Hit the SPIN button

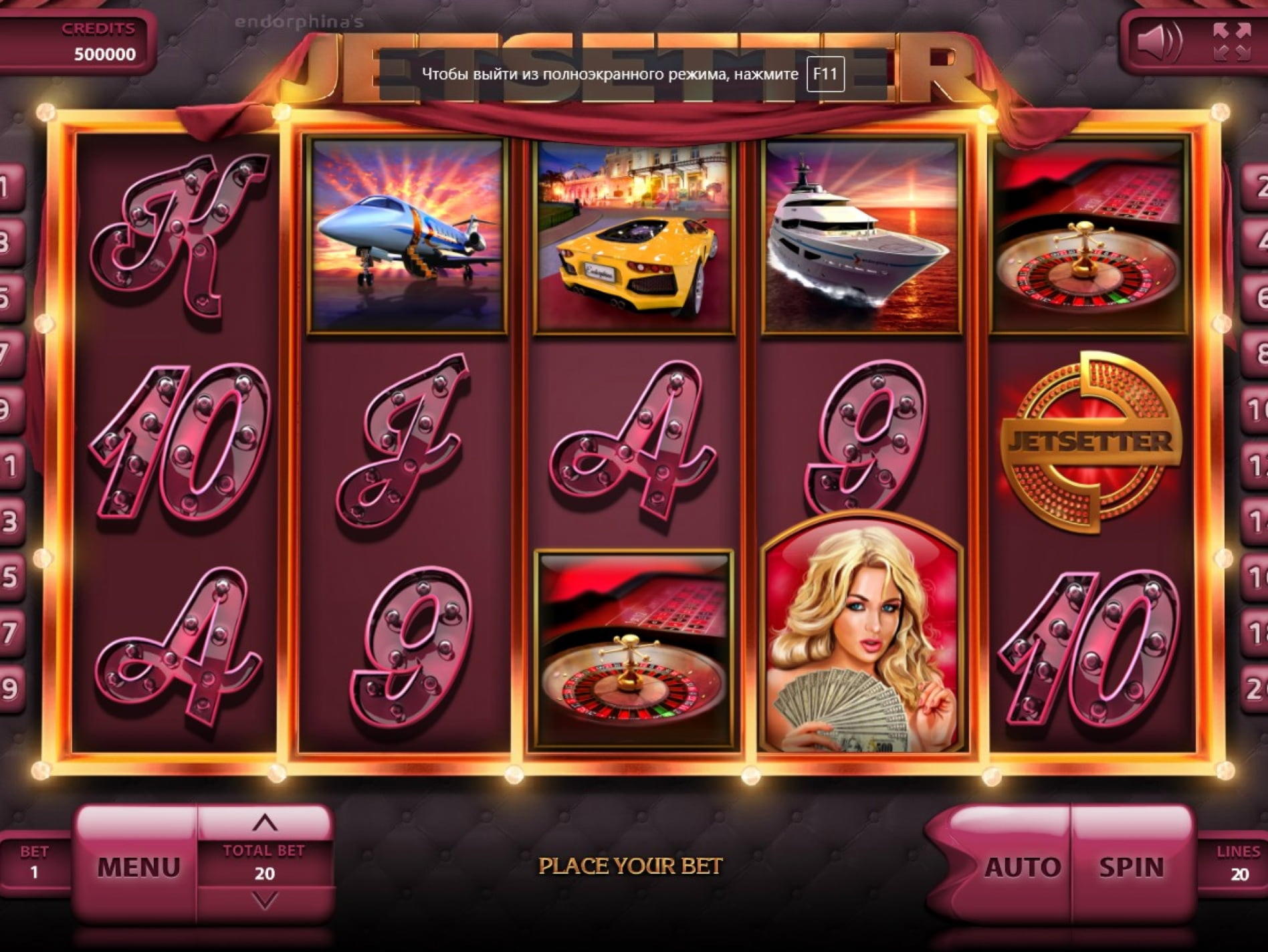[x=1131, y=867]
